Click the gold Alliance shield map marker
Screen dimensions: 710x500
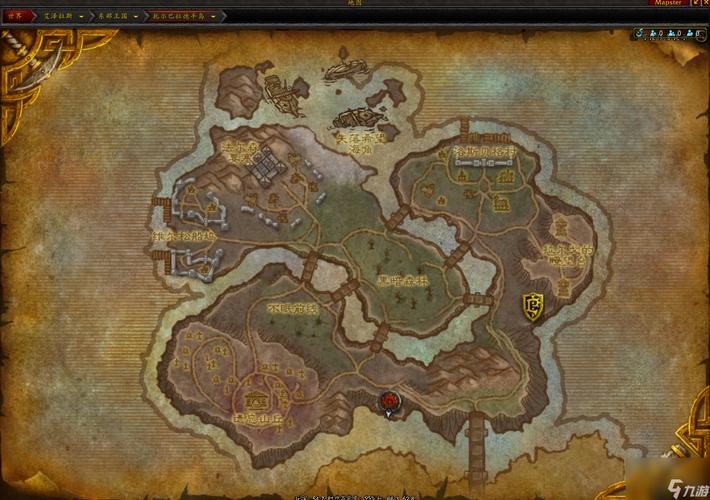(533, 305)
